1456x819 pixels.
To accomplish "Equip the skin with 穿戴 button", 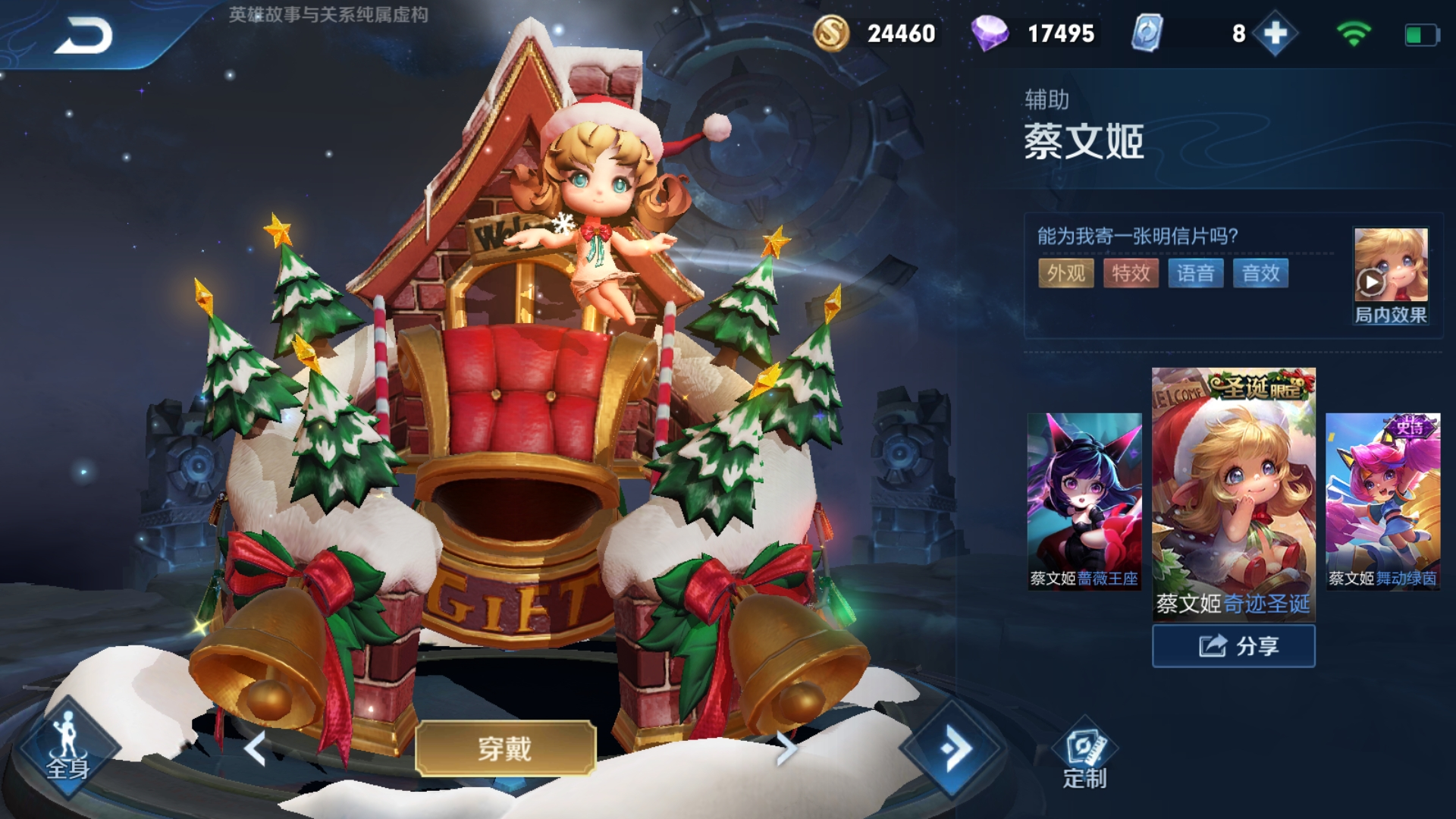I will click(505, 748).
